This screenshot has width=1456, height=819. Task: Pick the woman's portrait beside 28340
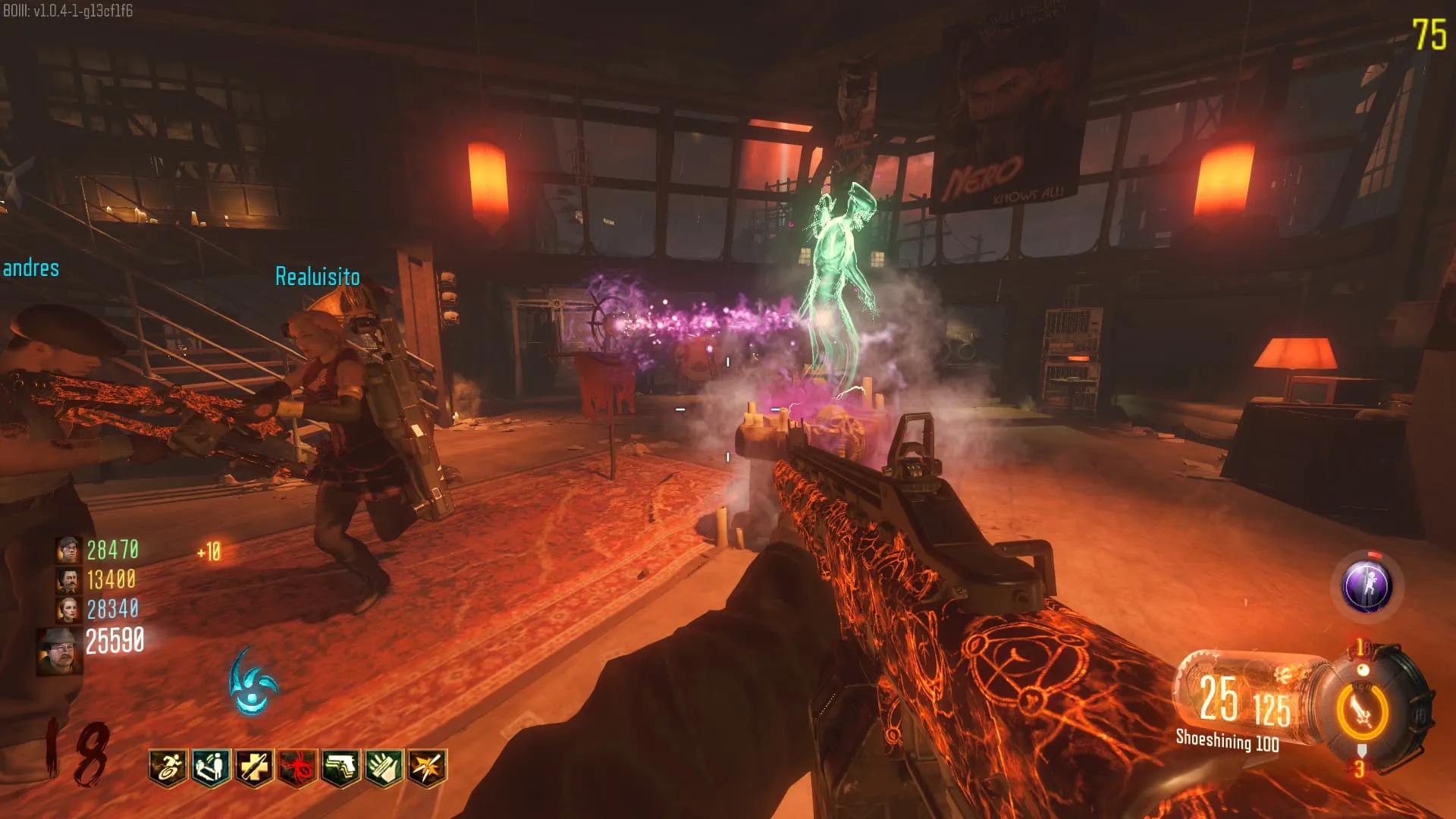point(68,610)
